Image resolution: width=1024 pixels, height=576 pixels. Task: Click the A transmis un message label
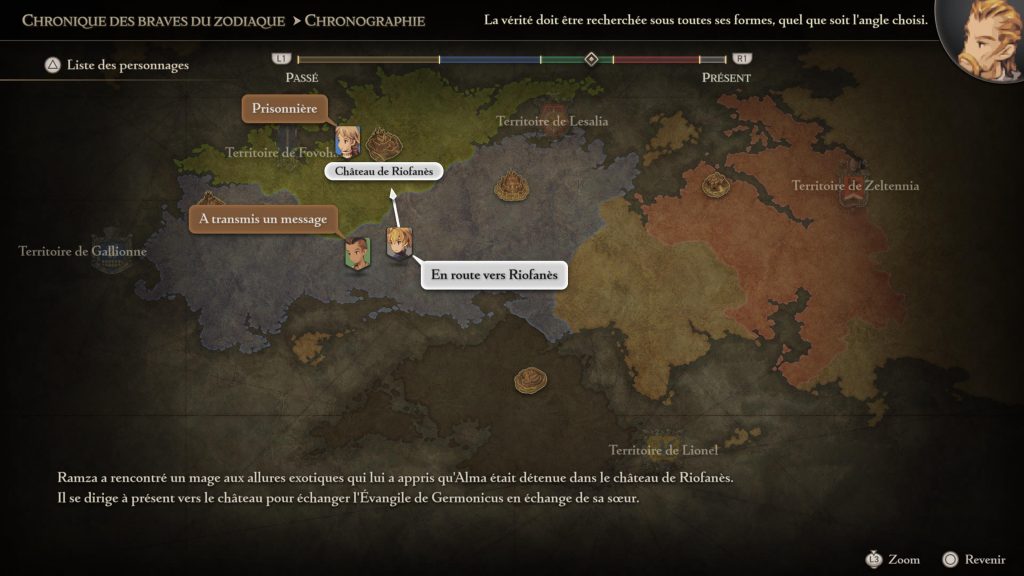coord(263,219)
